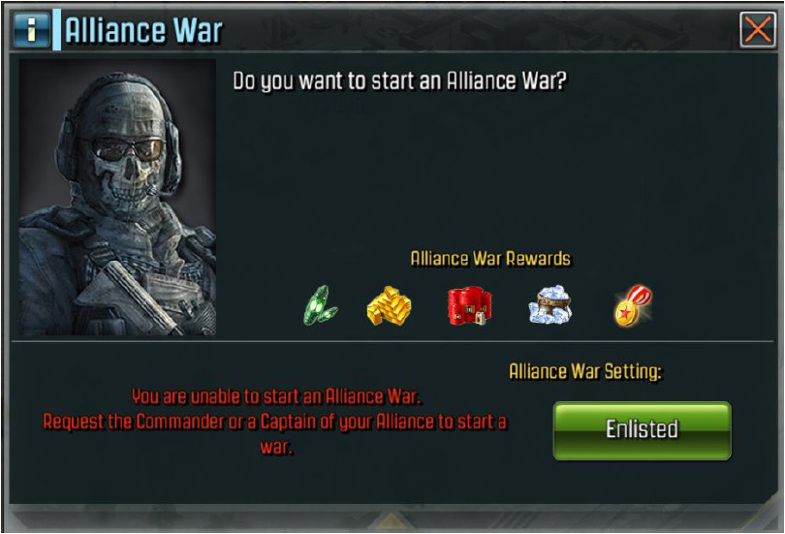Close the Alliance War dialog
785x534 pixels.
757,30
